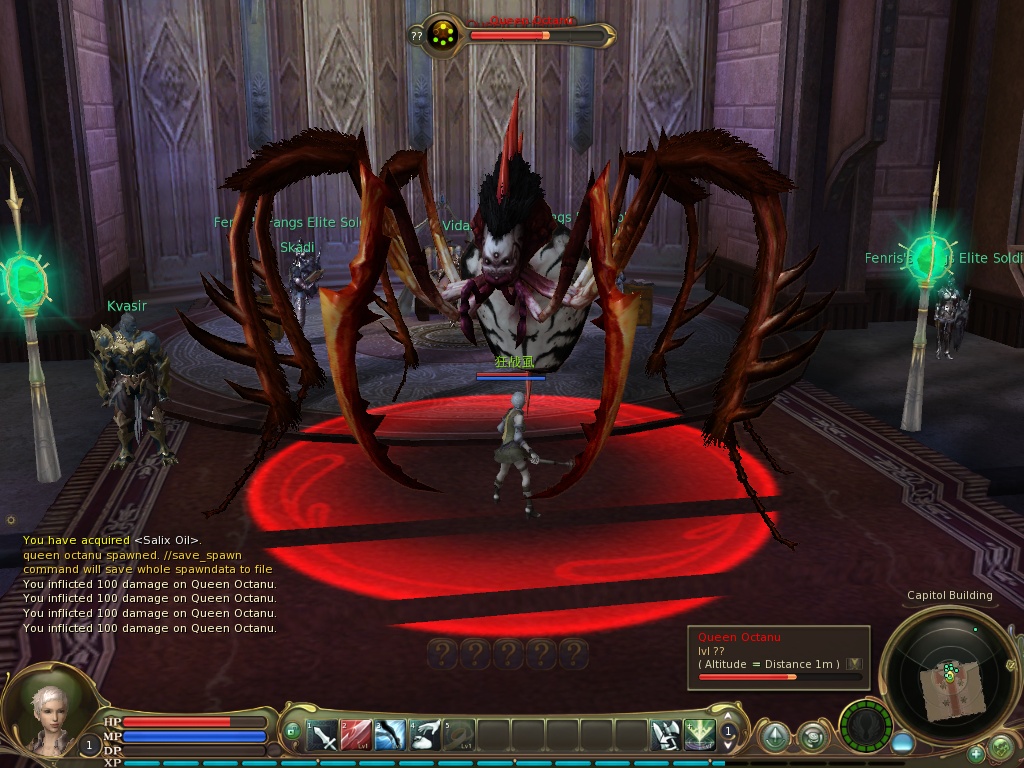Select the coiled rope skill in slot 5
This screenshot has width=1024, height=768.
(460, 737)
